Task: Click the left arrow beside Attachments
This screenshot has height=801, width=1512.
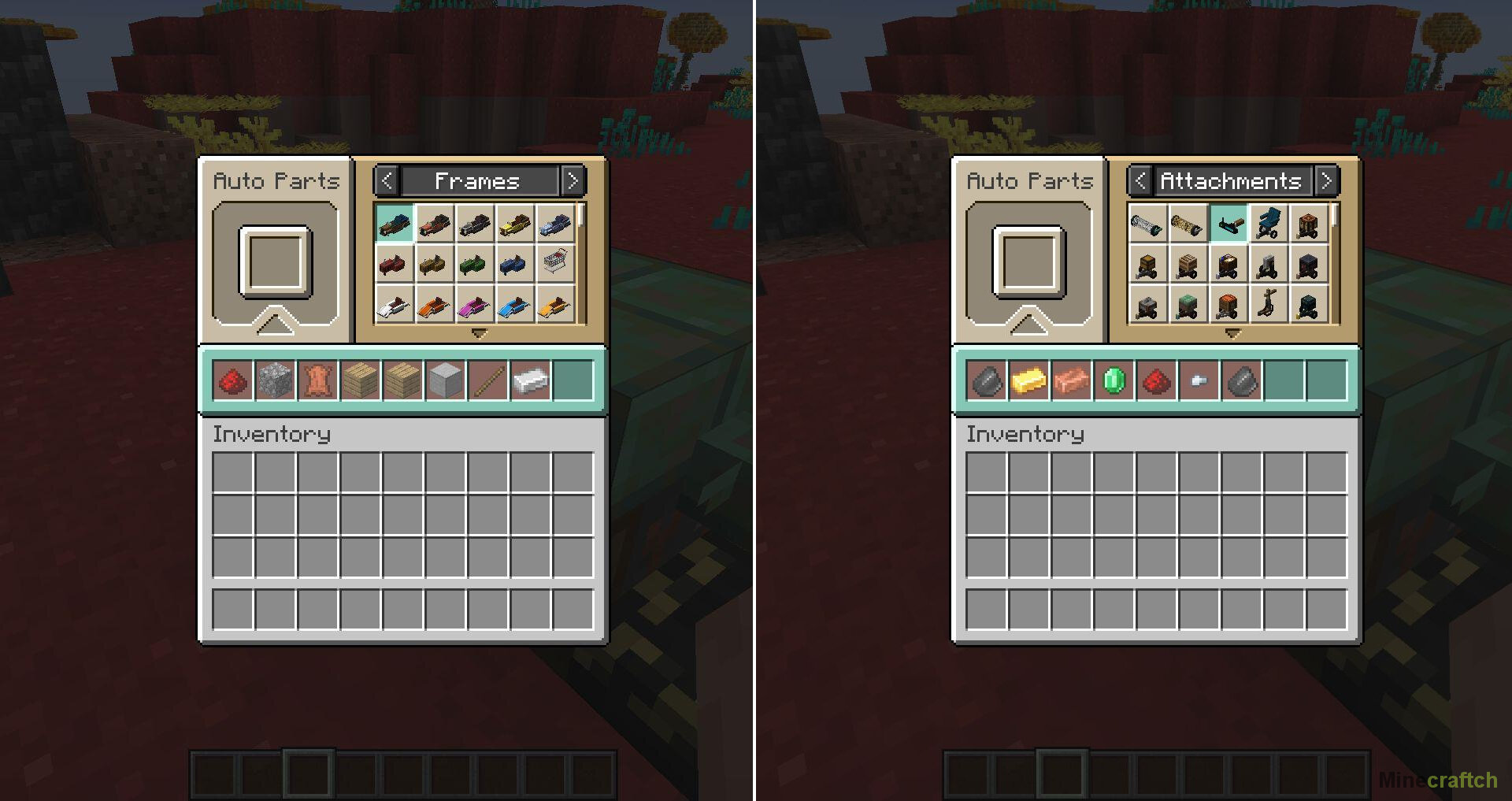Action: [1140, 181]
